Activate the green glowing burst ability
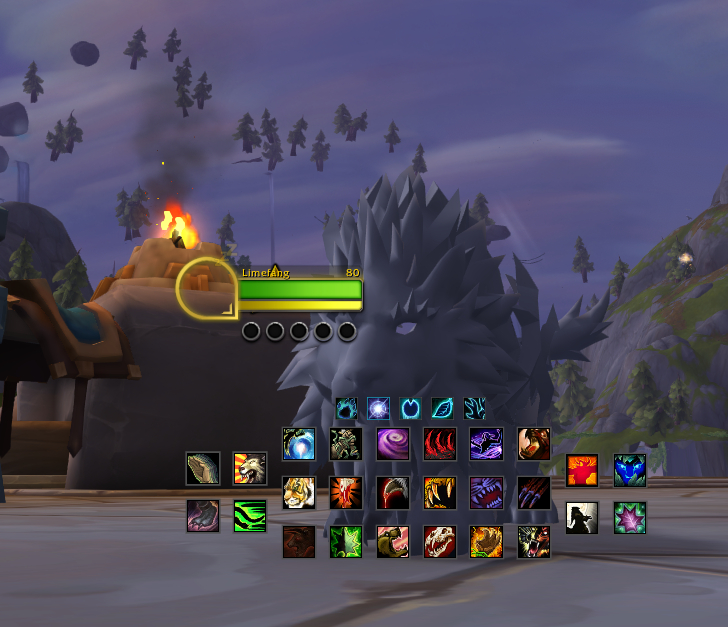Screen dimensions: 728x627 pyautogui.click(x=346, y=541)
